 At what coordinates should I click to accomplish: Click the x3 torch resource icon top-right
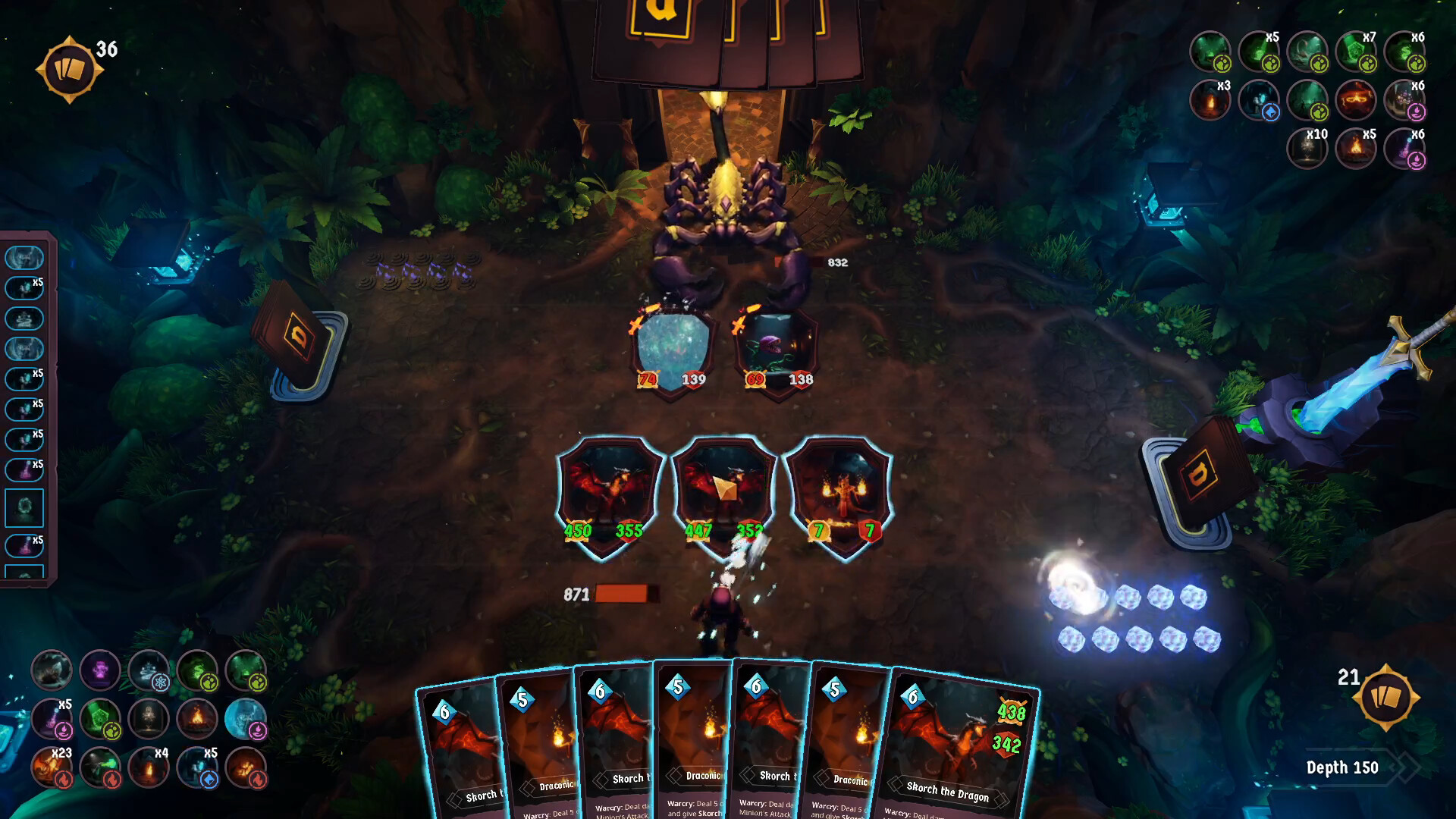point(1211,99)
